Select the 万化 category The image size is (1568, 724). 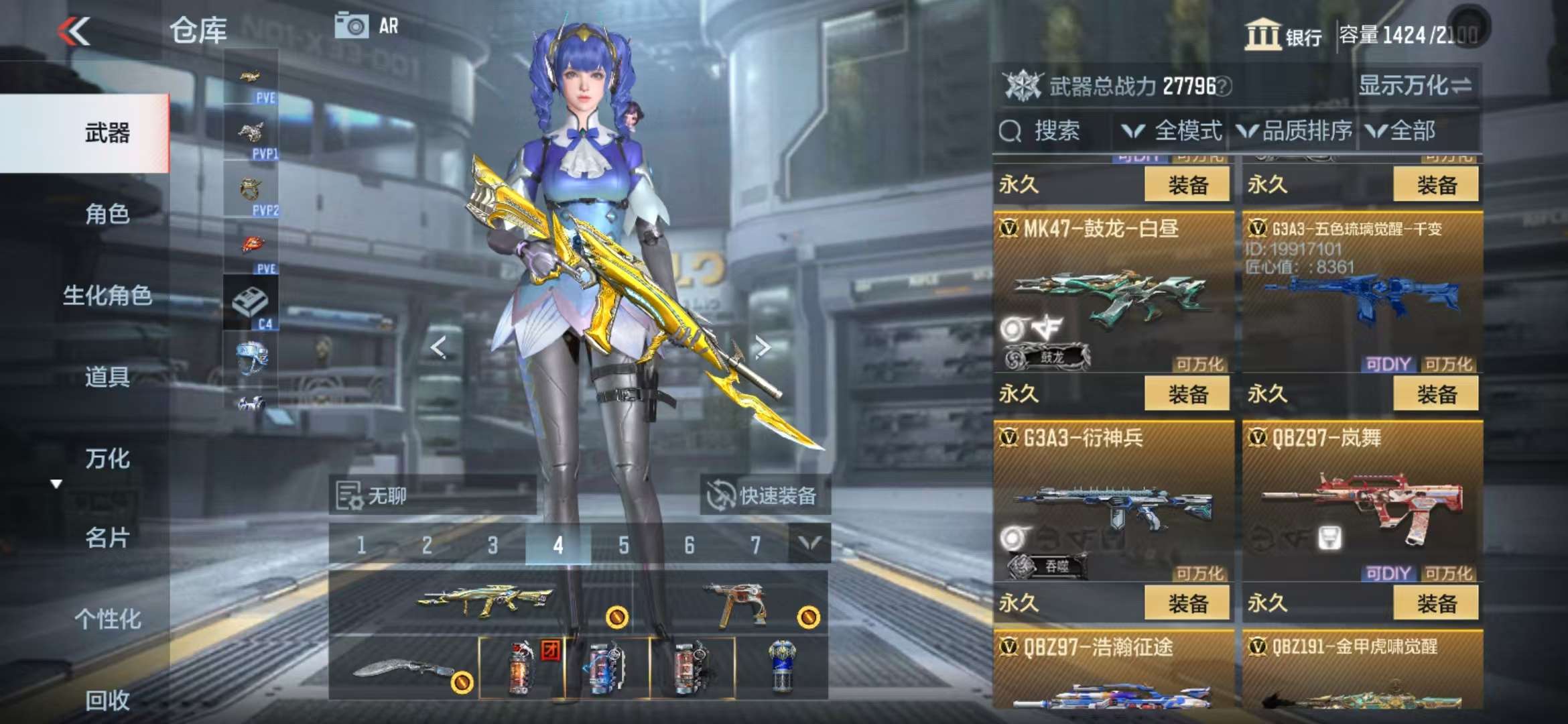click(107, 459)
